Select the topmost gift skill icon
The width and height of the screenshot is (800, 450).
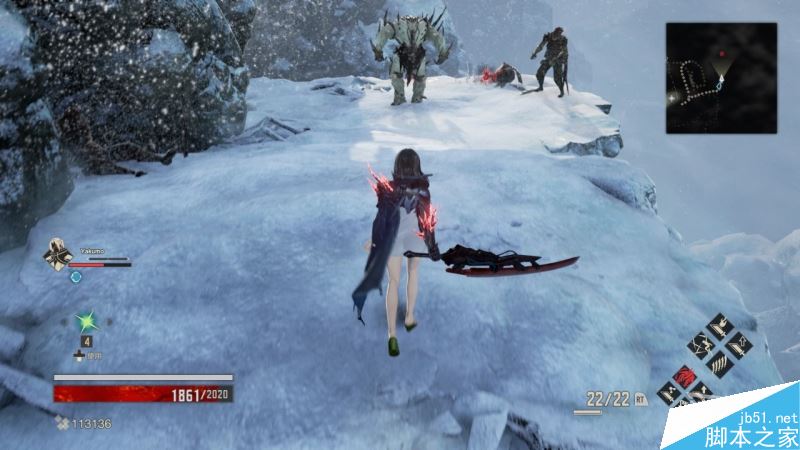[720, 327]
